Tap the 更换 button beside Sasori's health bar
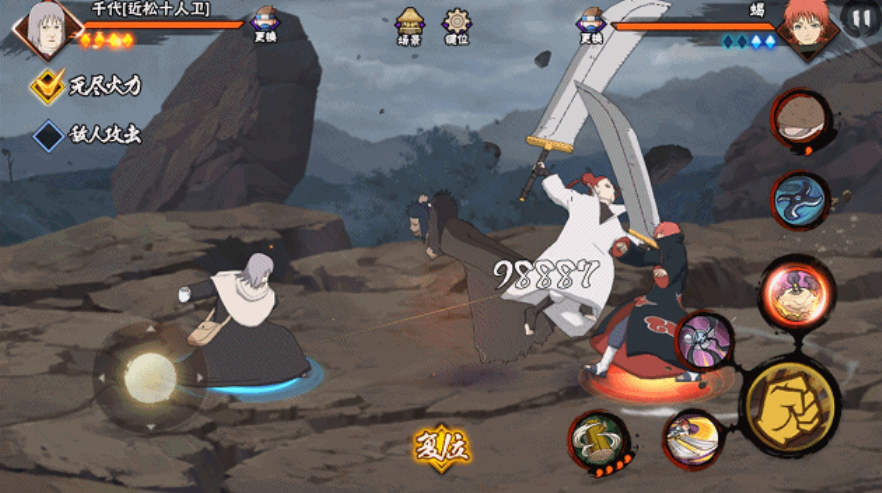Viewport: 882px width, 493px height. pyautogui.click(x=591, y=24)
